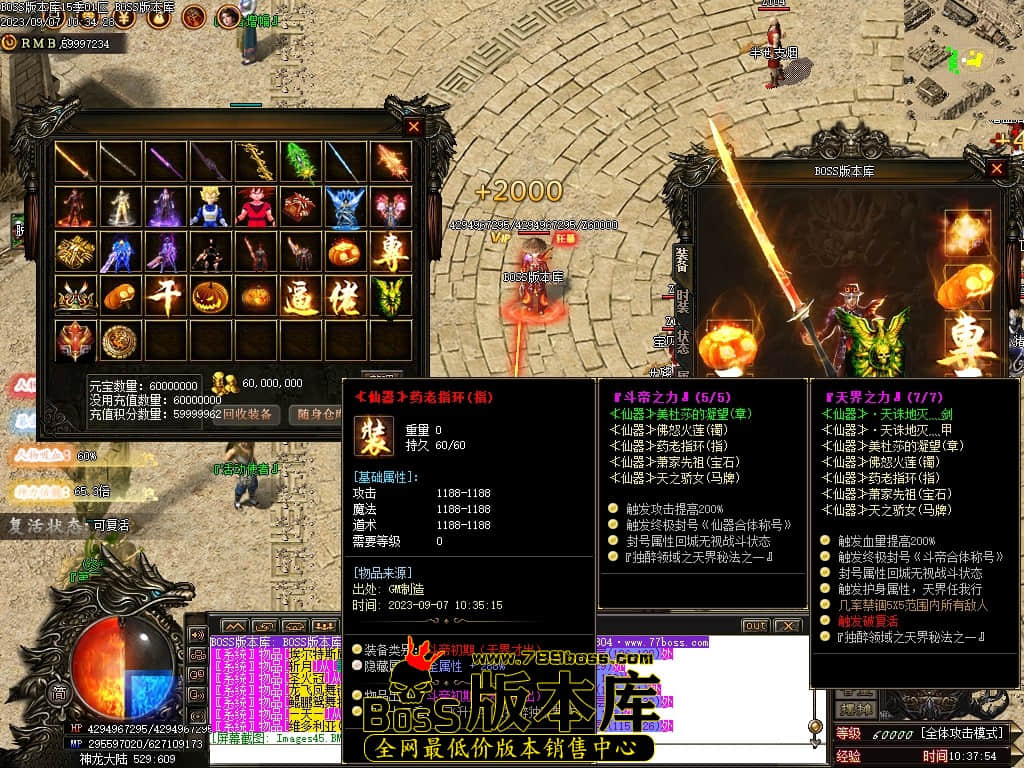The height and width of the screenshot is (768, 1024).
Task: Select the 装备 equipment tab
Action: (x=682, y=259)
